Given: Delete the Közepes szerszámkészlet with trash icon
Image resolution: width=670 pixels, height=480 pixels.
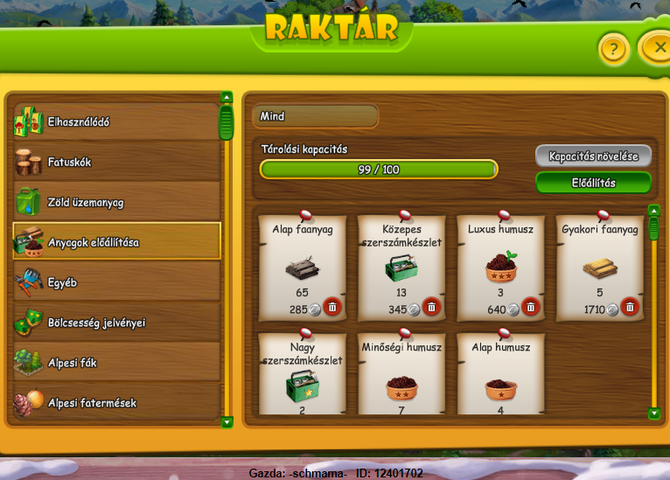Looking at the screenshot, I should [431, 308].
